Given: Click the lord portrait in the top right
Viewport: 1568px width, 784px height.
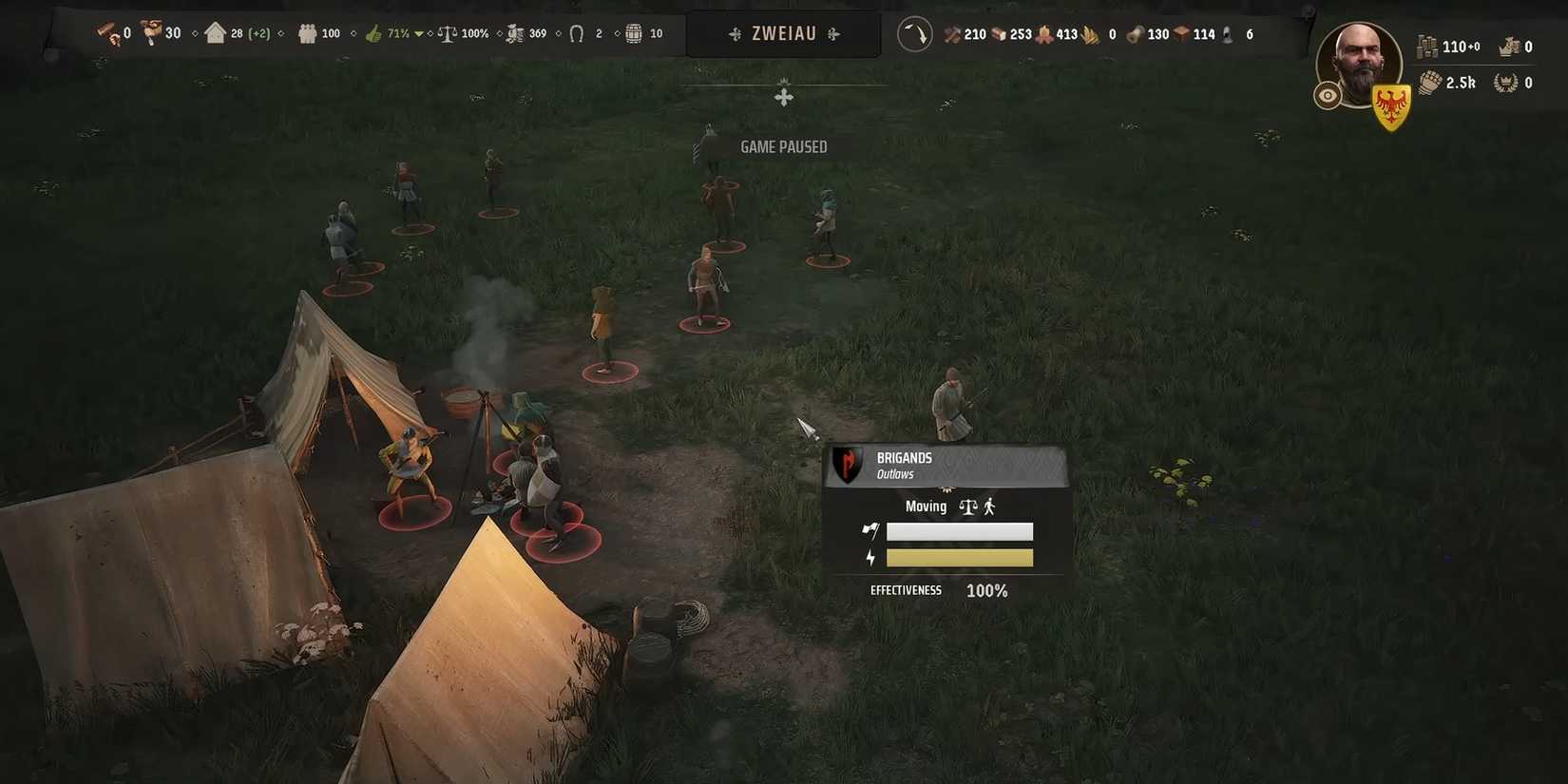Looking at the screenshot, I should [x=1359, y=65].
